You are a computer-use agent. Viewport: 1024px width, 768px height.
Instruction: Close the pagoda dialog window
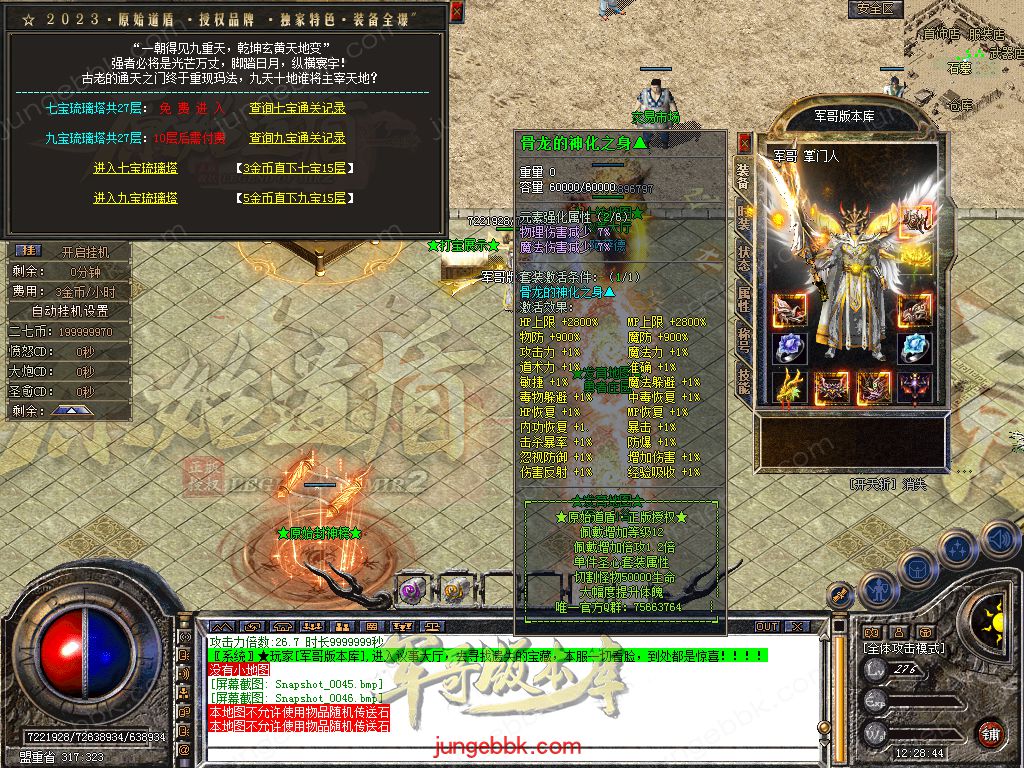coord(456,12)
